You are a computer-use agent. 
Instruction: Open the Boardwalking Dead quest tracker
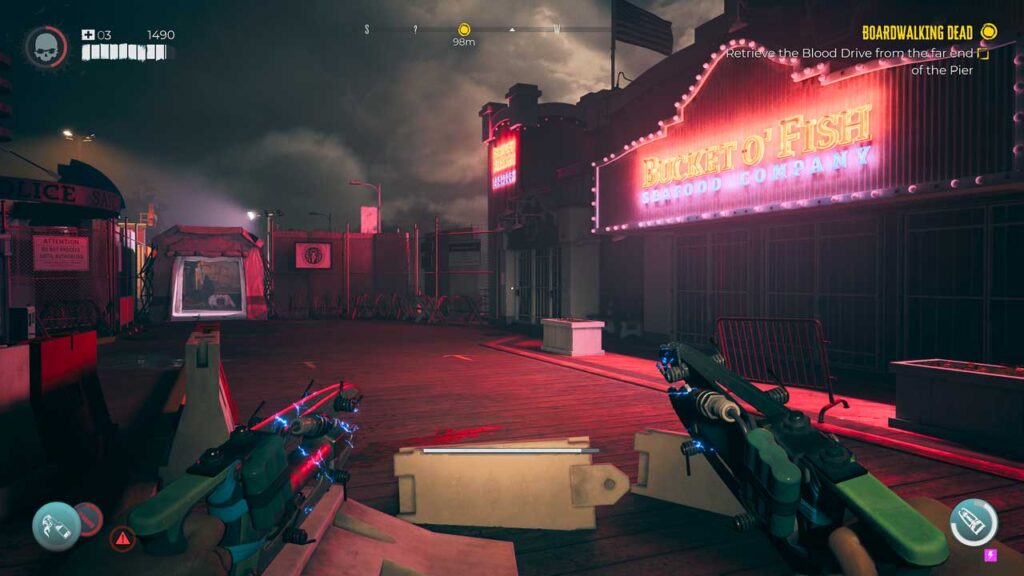tap(918, 32)
